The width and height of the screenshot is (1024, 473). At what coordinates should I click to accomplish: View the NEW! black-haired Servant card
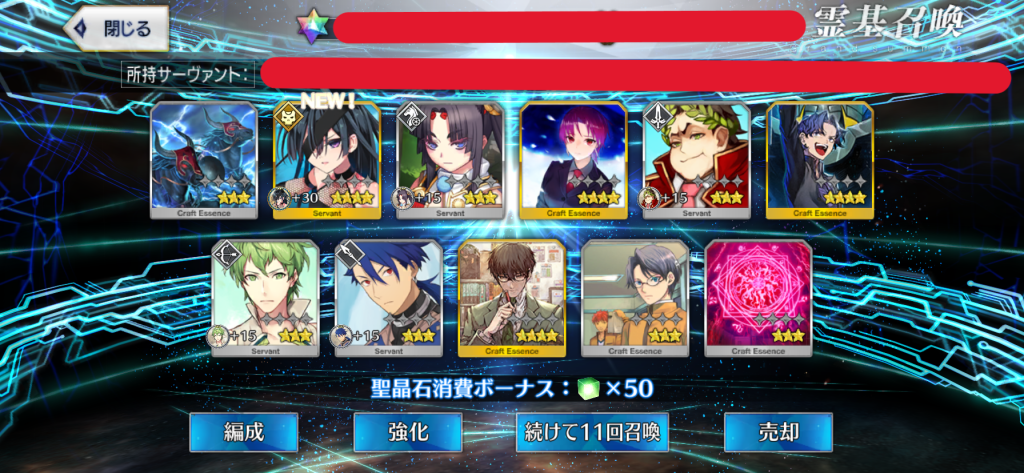327,160
